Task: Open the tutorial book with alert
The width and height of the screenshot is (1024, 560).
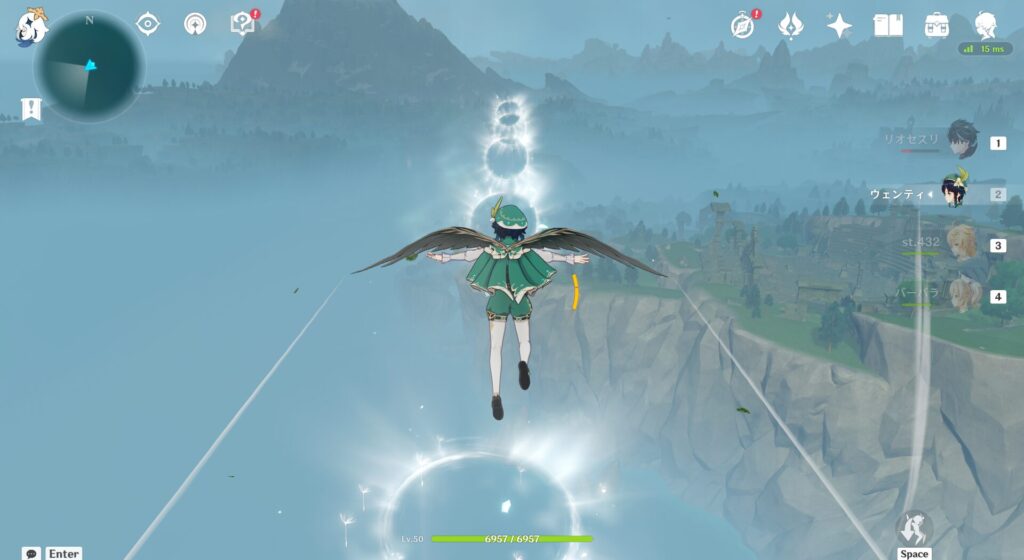Action: coord(242,24)
